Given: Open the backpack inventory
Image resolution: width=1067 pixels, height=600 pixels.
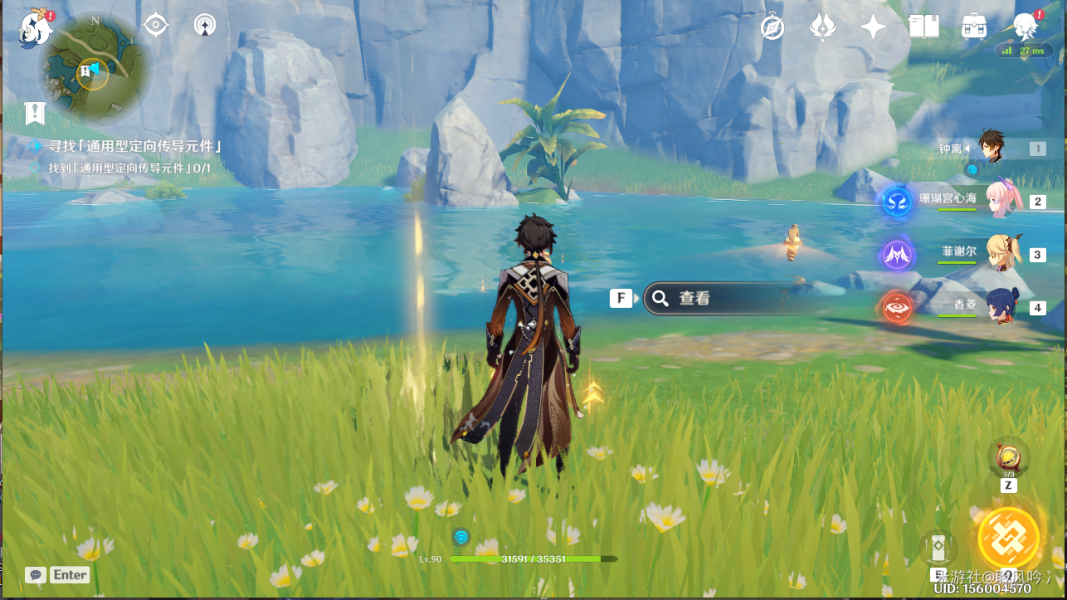Looking at the screenshot, I should click(975, 27).
